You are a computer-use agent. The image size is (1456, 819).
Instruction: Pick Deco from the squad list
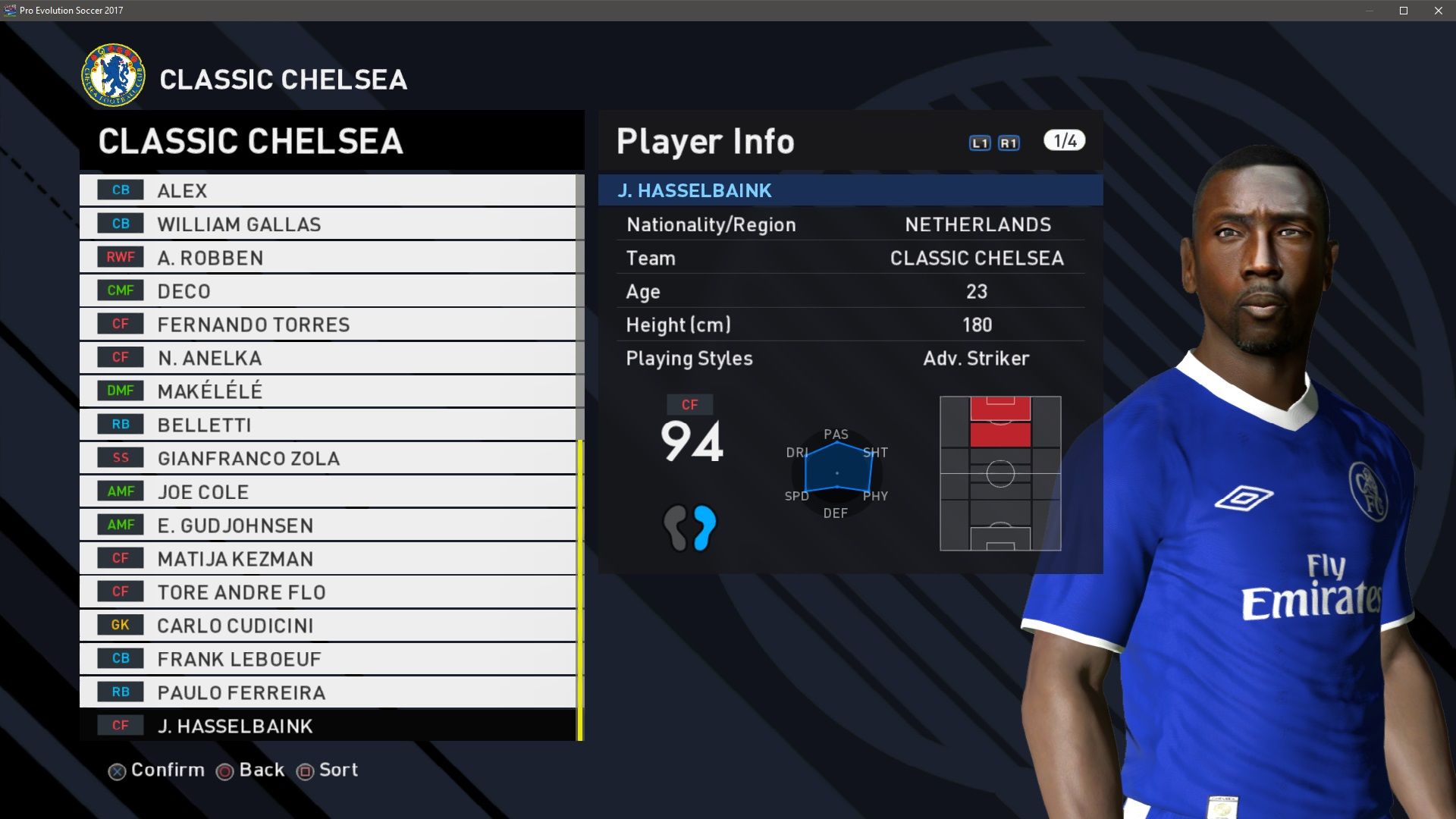pos(328,290)
